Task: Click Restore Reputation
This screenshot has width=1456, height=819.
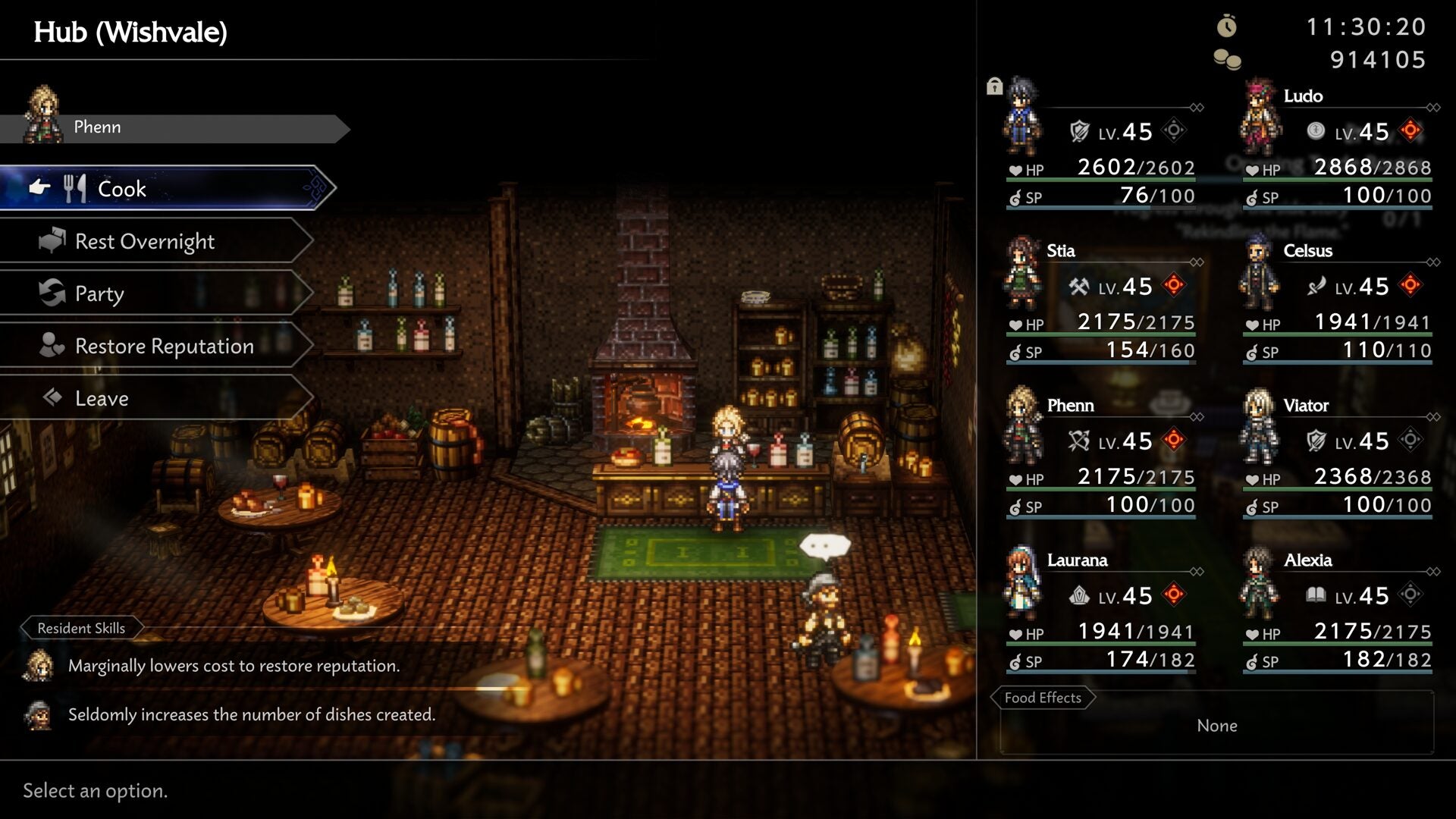Action: point(163,346)
